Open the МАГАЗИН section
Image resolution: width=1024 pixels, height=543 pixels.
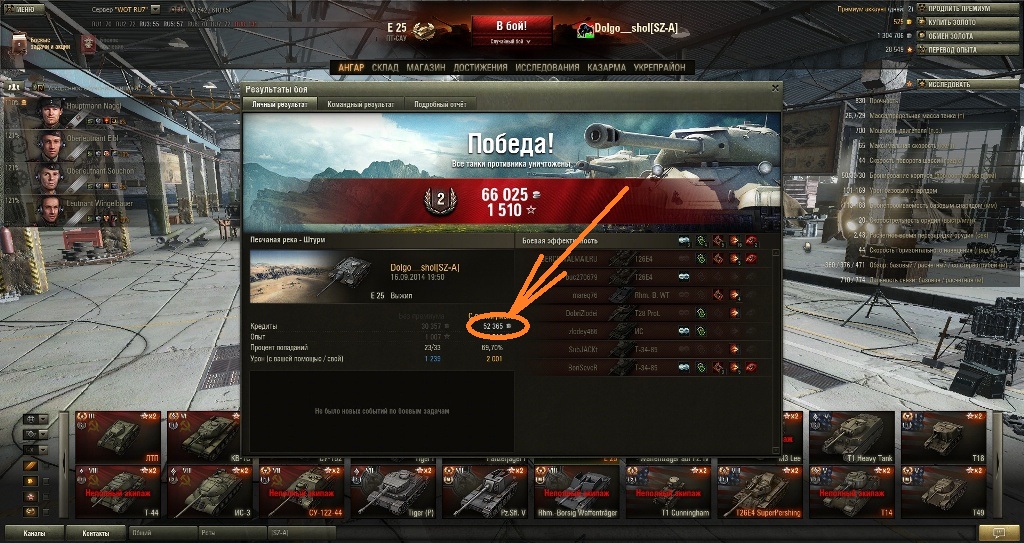click(x=426, y=67)
